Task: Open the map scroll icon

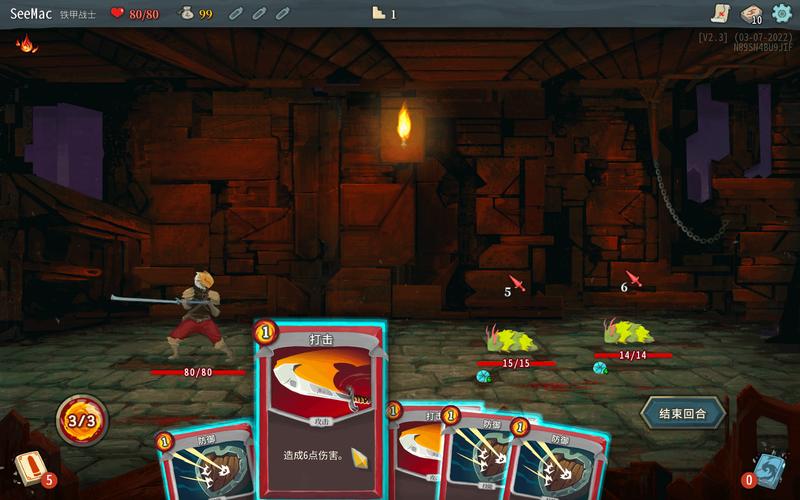Action: click(x=719, y=13)
